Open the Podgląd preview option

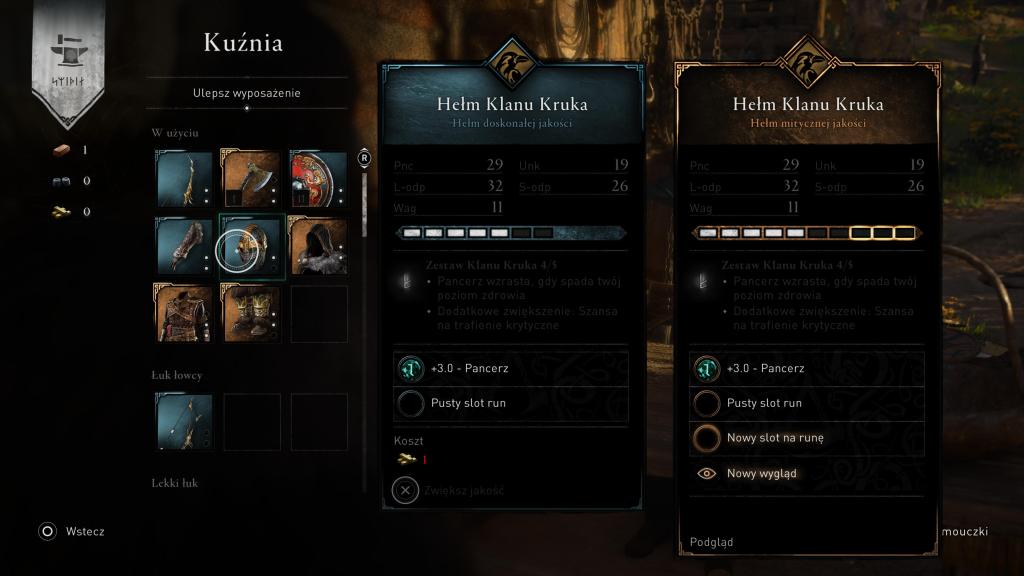(x=711, y=542)
